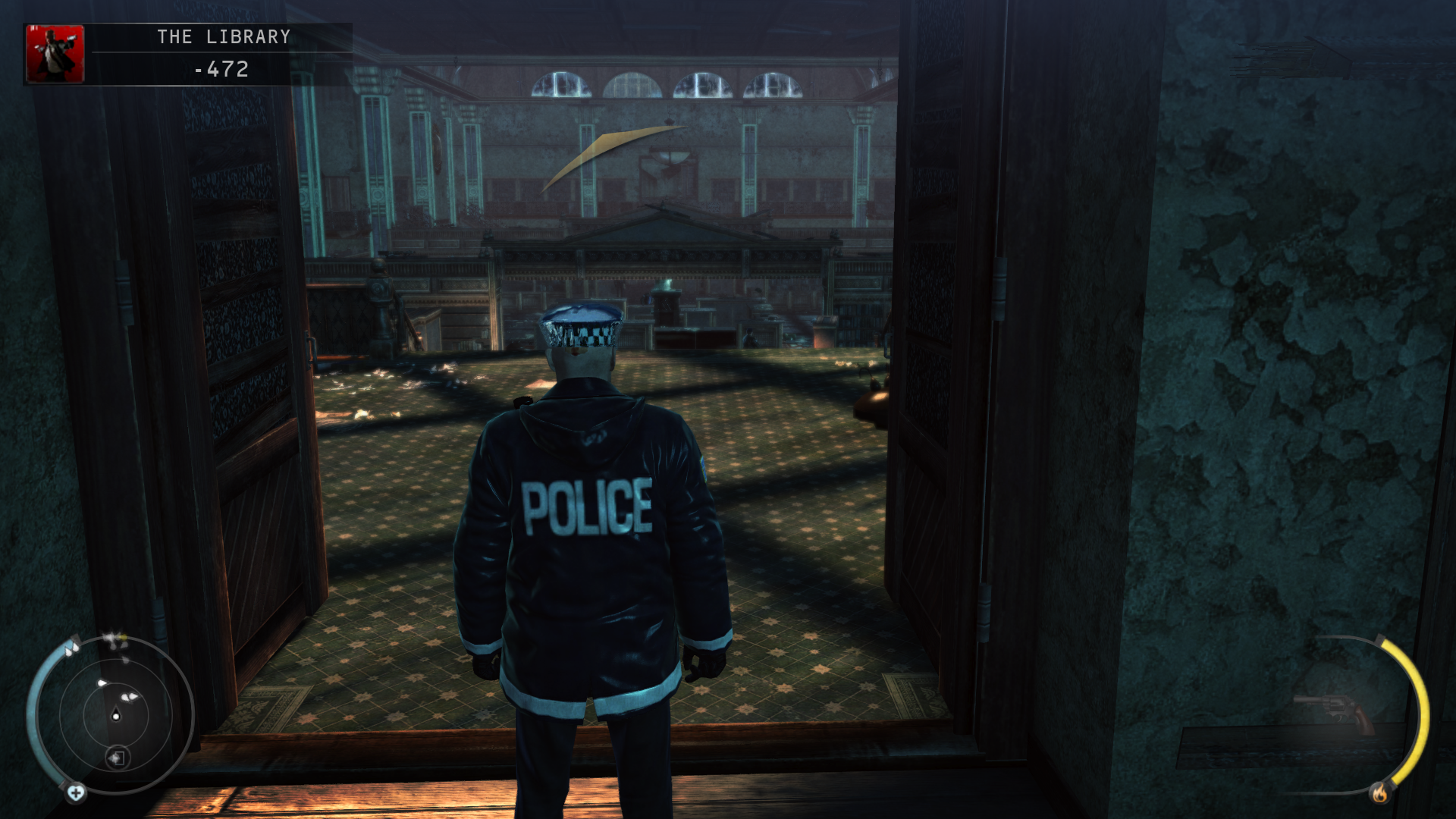Click the health heart-plus icon
Screen dimensions: 1456x819
tap(76, 793)
